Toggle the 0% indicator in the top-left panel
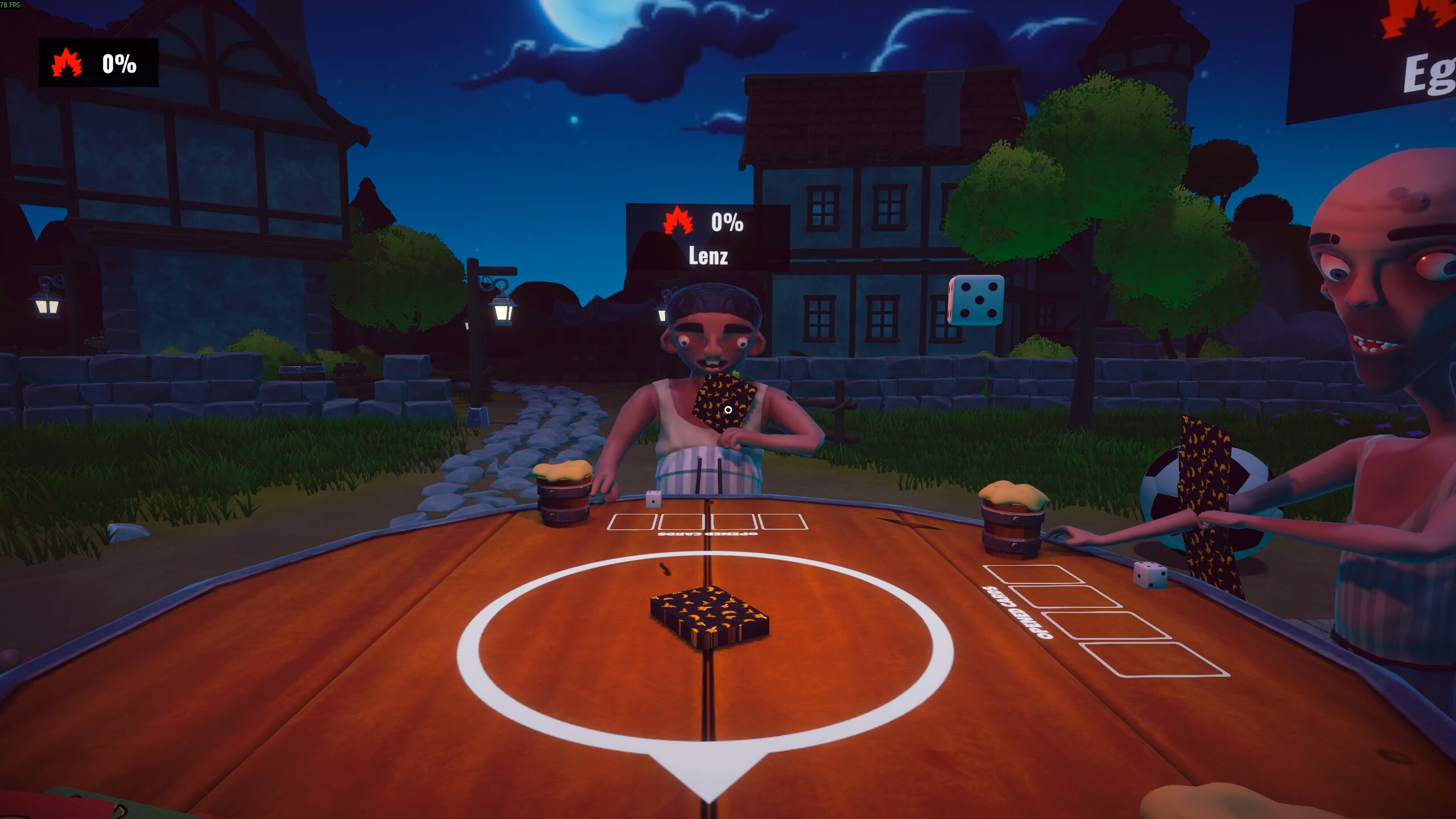The height and width of the screenshot is (819, 1456). (118, 64)
